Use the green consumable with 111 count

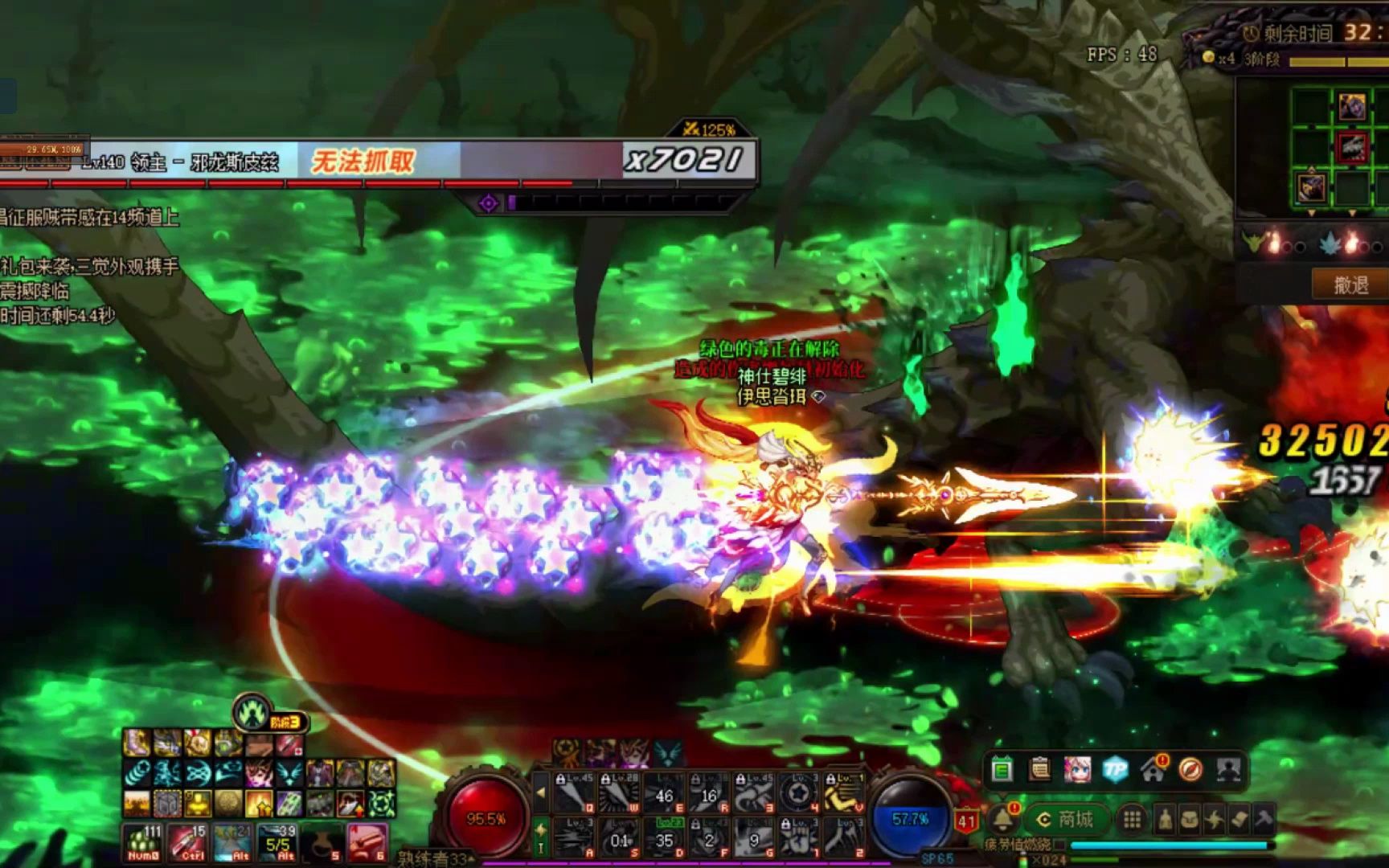coord(144,842)
